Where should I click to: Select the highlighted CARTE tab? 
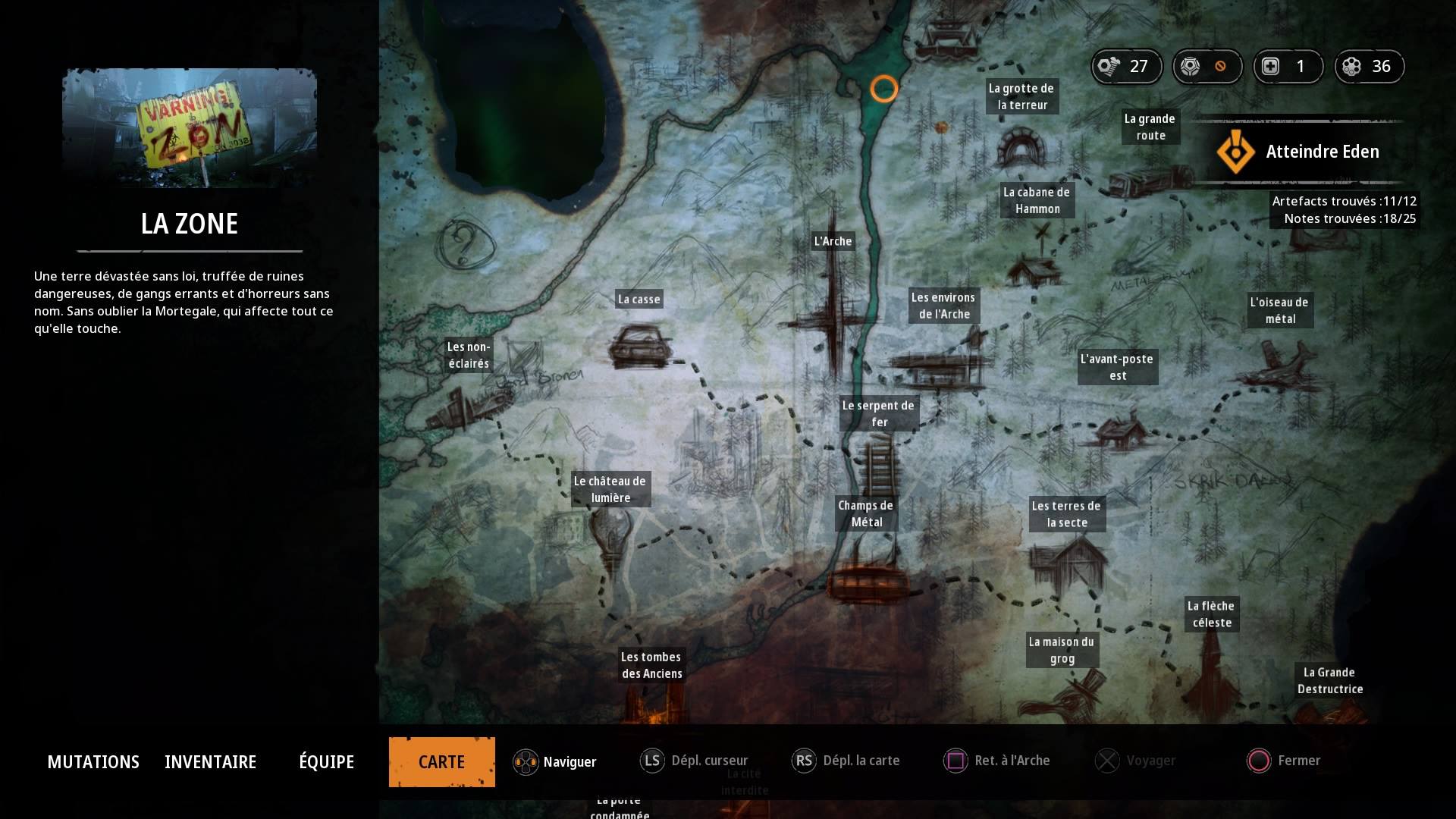(x=441, y=761)
